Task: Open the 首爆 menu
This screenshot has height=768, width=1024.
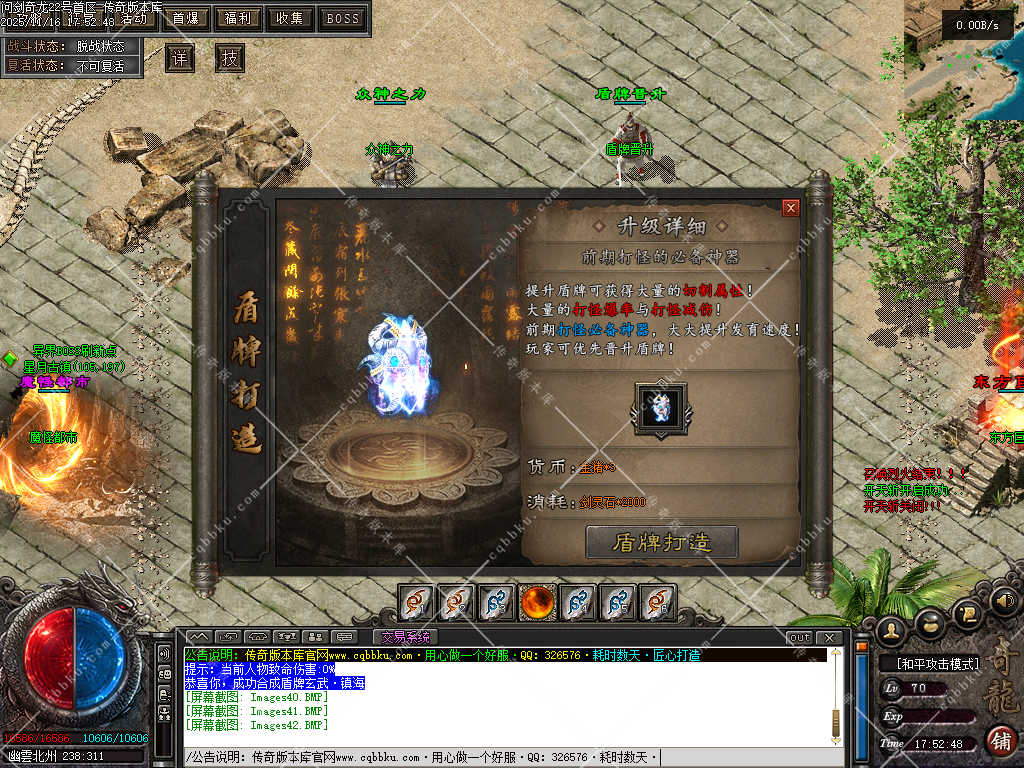Action: [185, 18]
